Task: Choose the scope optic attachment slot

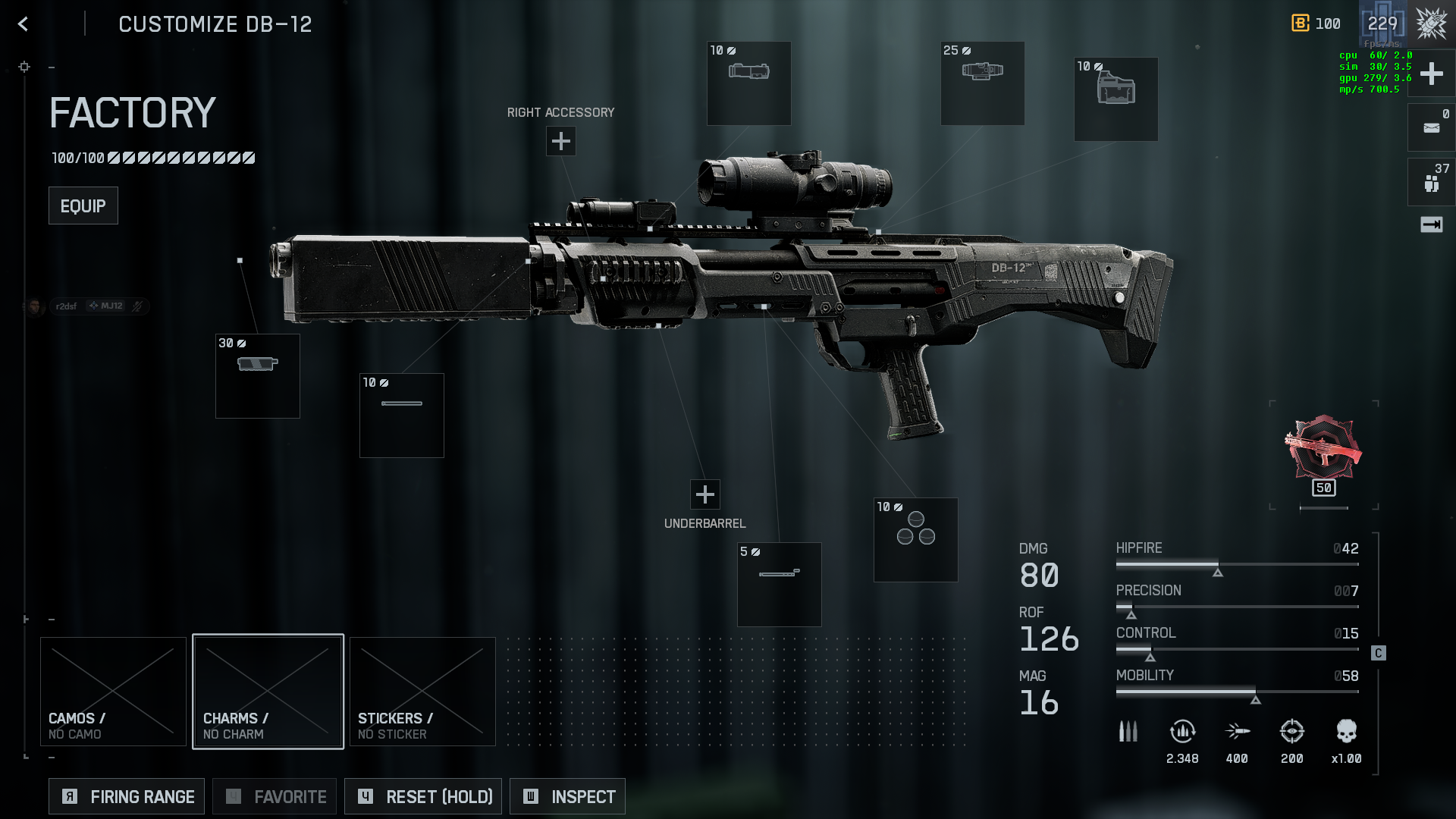Action: (x=982, y=83)
